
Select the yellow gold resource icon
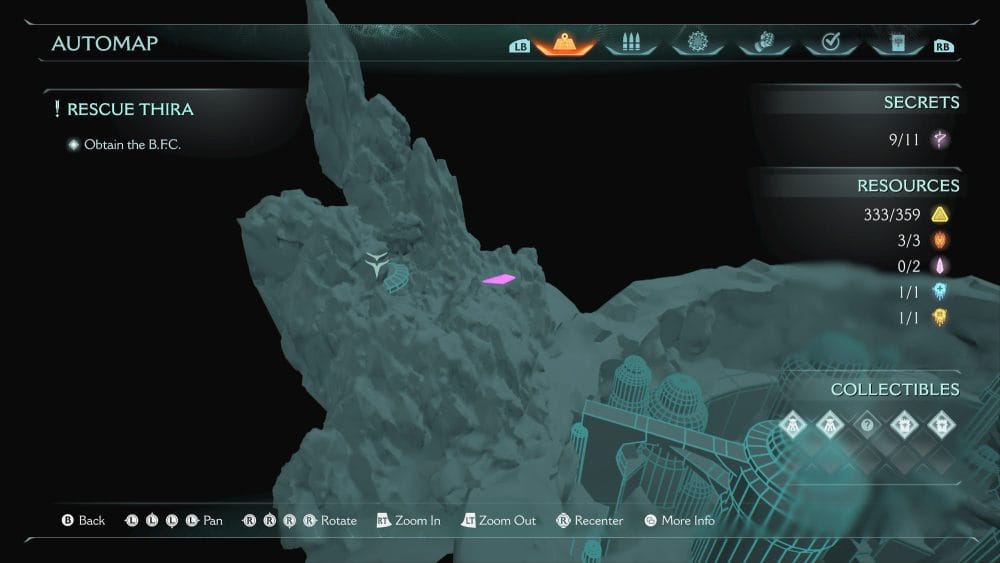[x=940, y=214]
